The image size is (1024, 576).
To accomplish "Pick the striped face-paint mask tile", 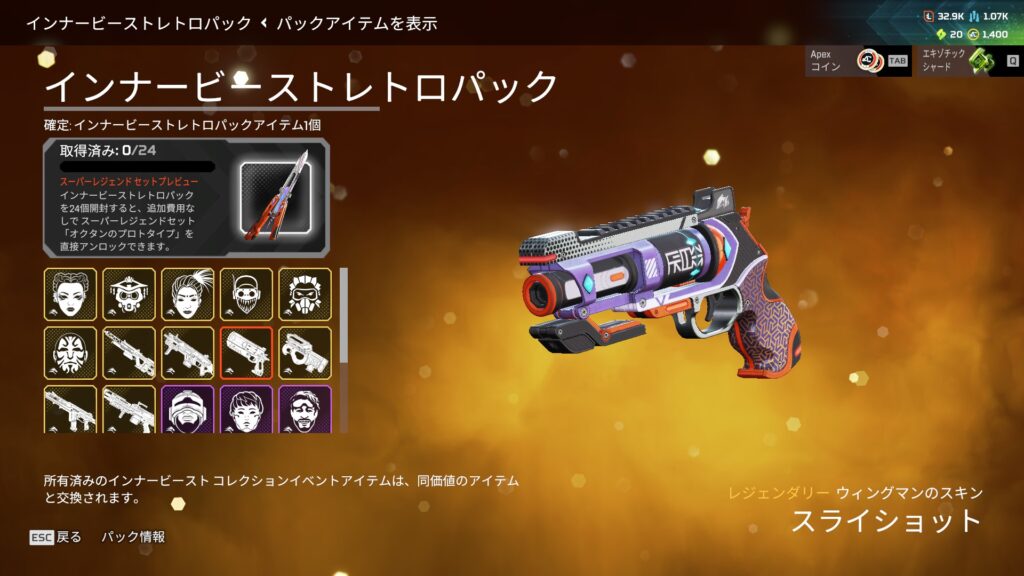I will [70, 352].
